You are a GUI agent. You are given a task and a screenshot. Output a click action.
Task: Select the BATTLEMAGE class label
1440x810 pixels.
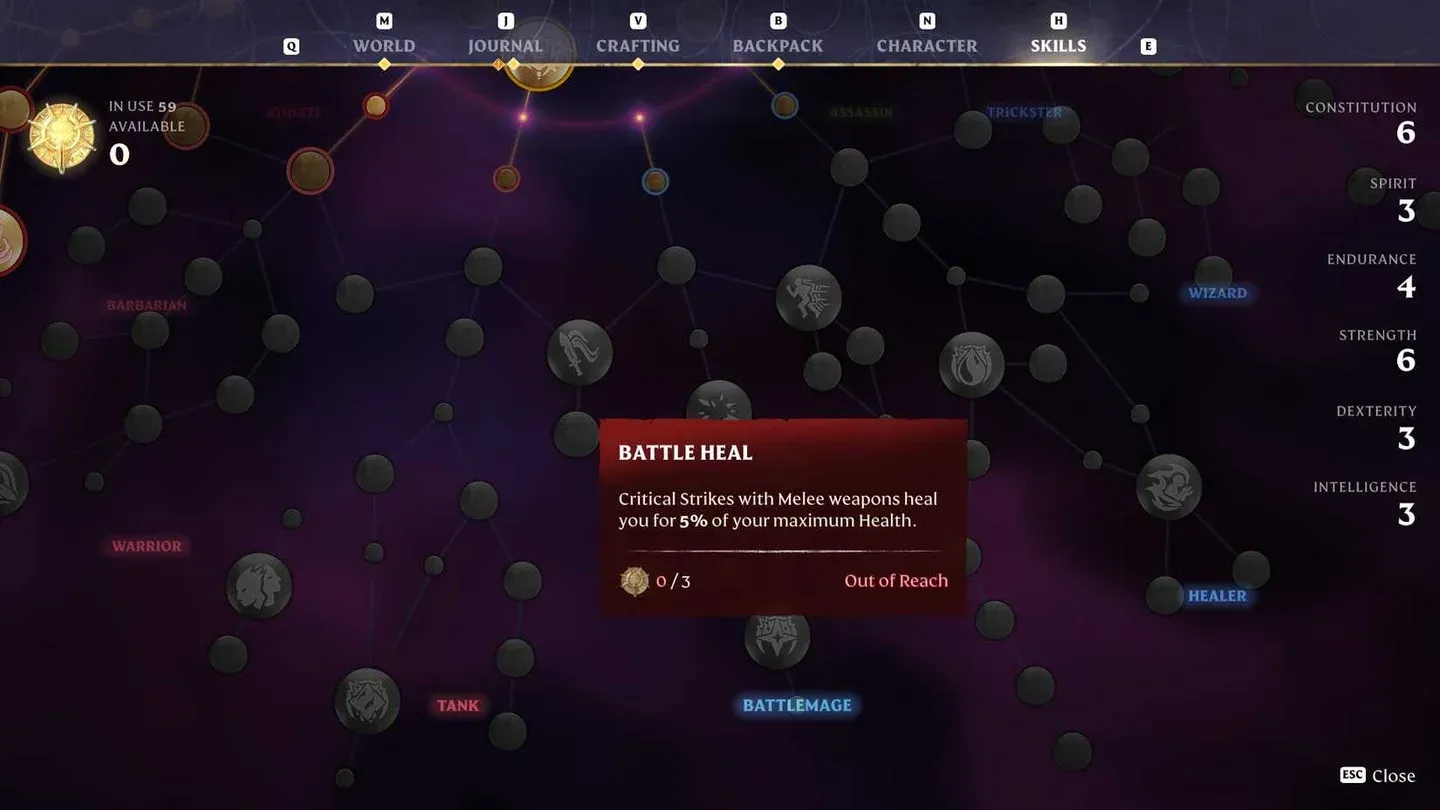(796, 705)
